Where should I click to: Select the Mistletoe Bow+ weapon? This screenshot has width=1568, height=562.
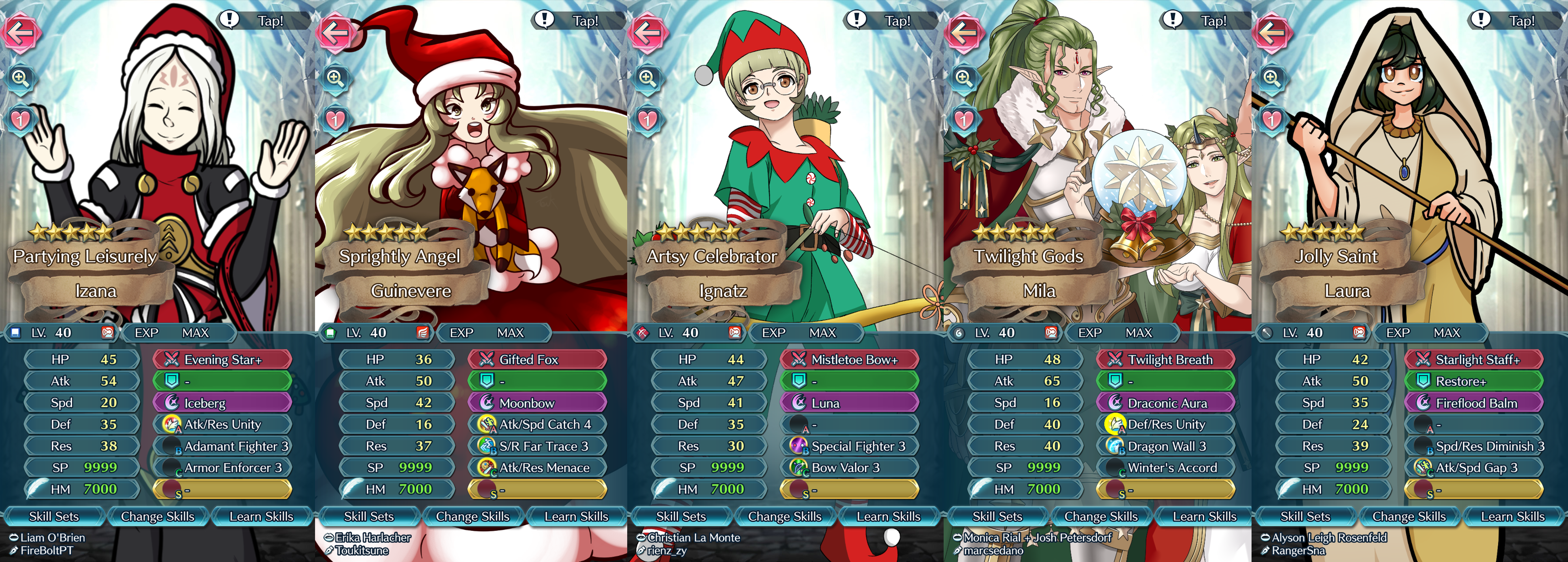(x=849, y=360)
